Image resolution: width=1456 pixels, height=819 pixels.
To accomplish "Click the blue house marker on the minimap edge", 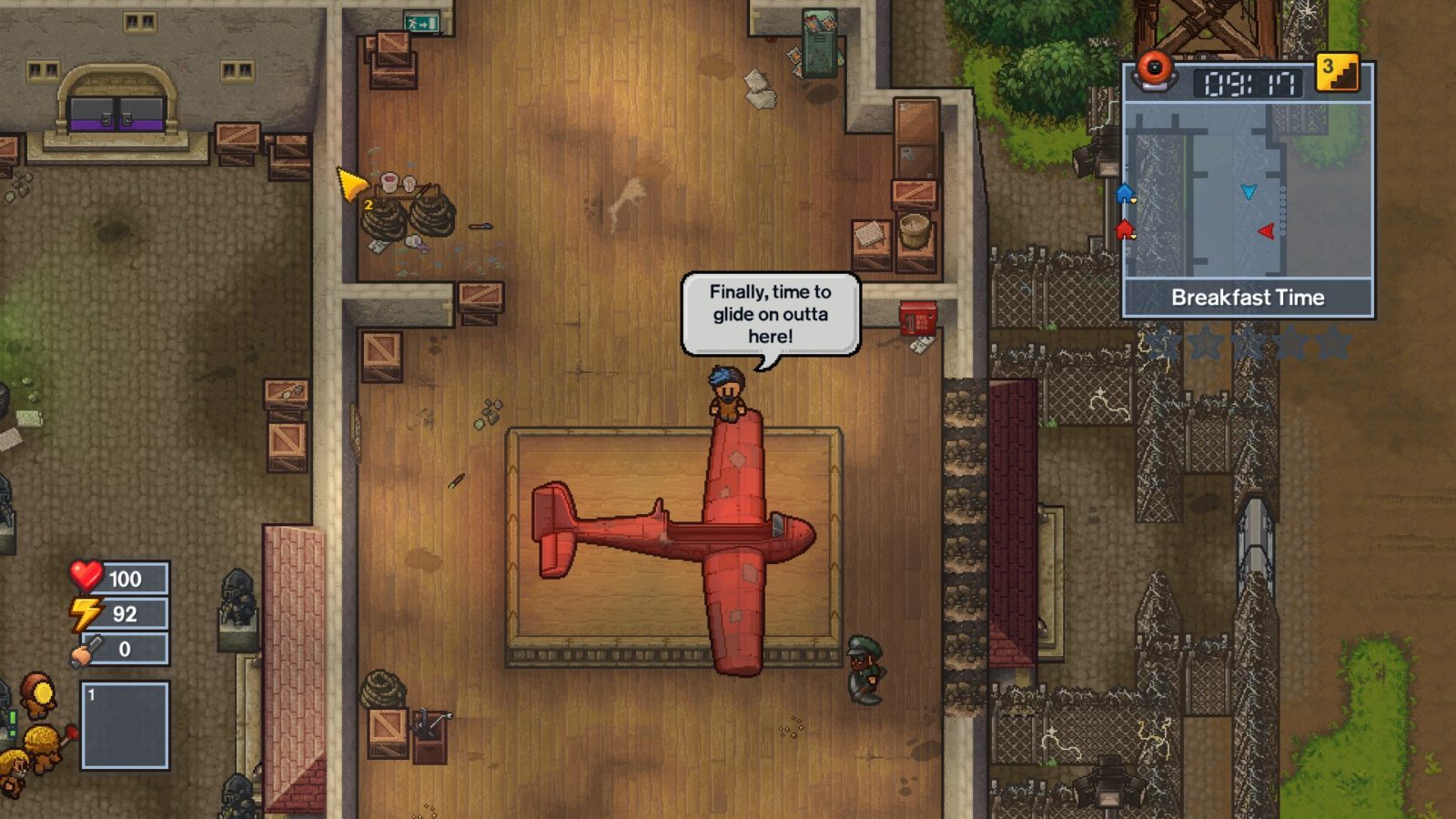I will coord(1126,193).
